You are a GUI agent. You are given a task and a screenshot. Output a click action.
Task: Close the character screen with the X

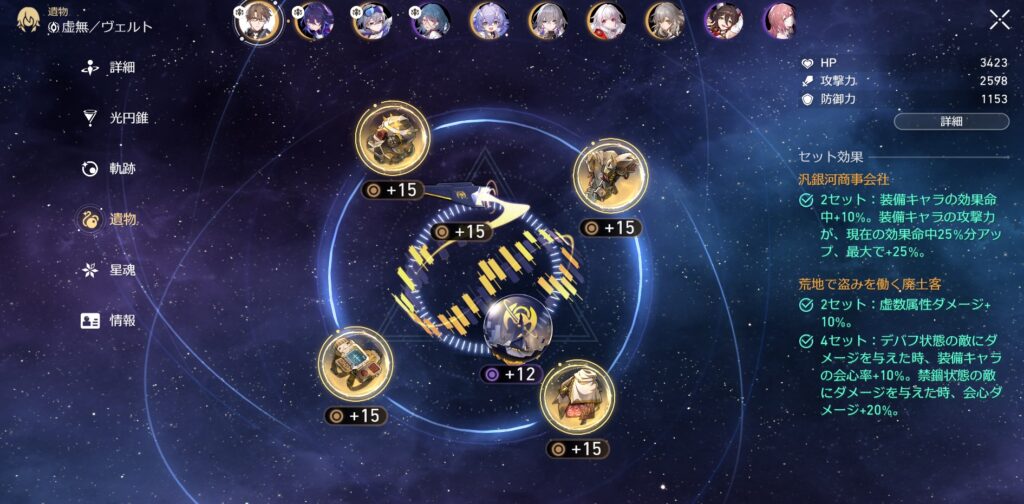point(999,20)
